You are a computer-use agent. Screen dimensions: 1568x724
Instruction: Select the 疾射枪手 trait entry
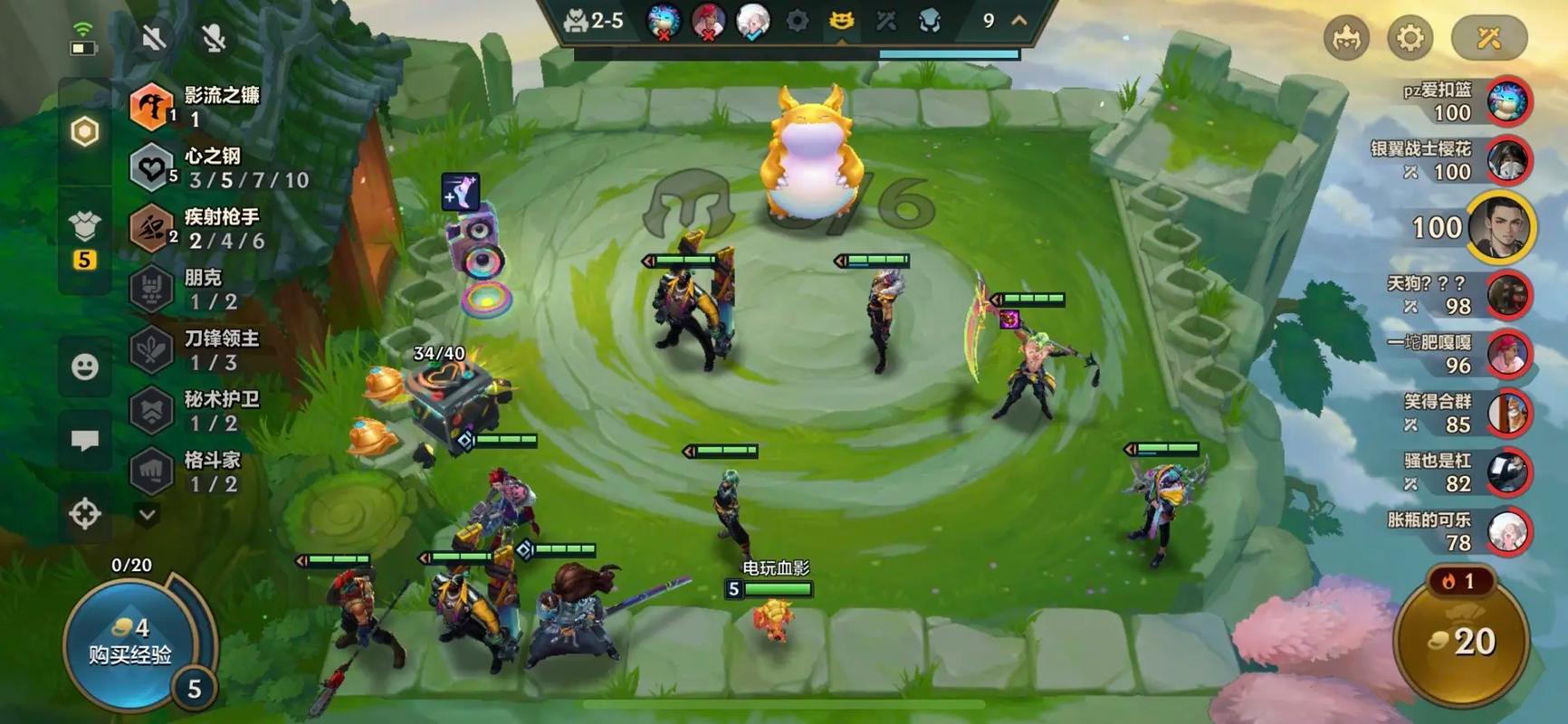[221, 229]
